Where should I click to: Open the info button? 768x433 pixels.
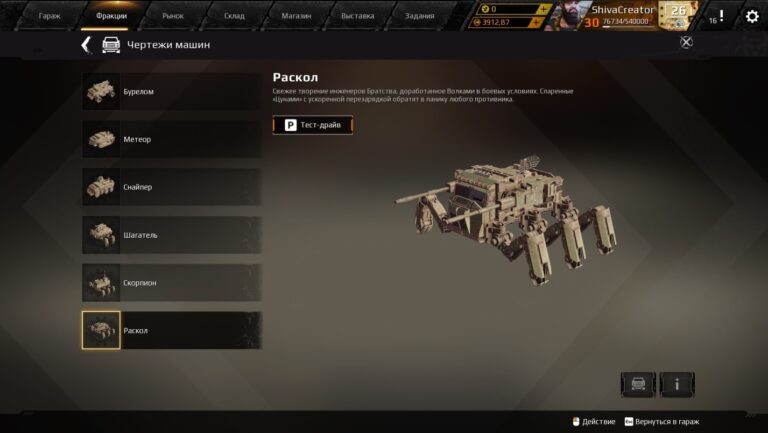pos(677,384)
